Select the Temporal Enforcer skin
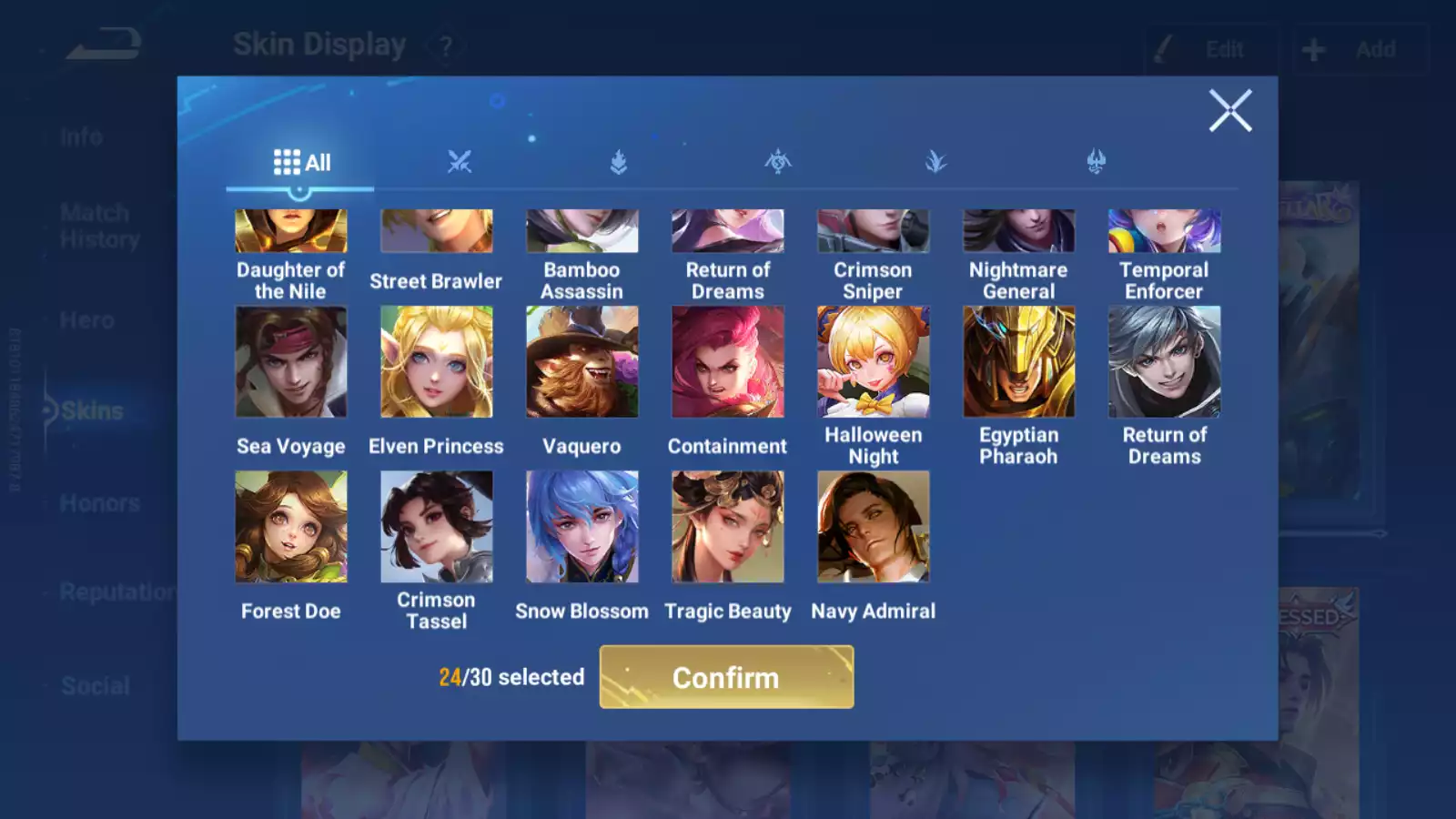 (1164, 232)
